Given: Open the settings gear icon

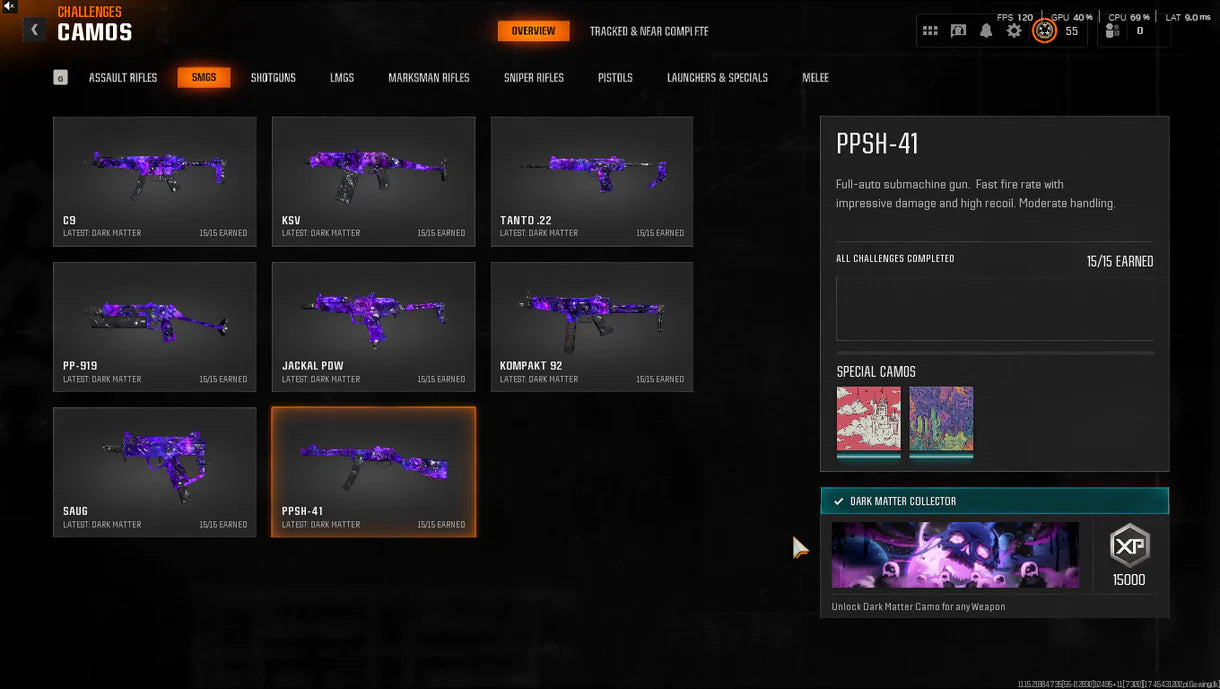Looking at the screenshot, I should (x=1014, y=31).
